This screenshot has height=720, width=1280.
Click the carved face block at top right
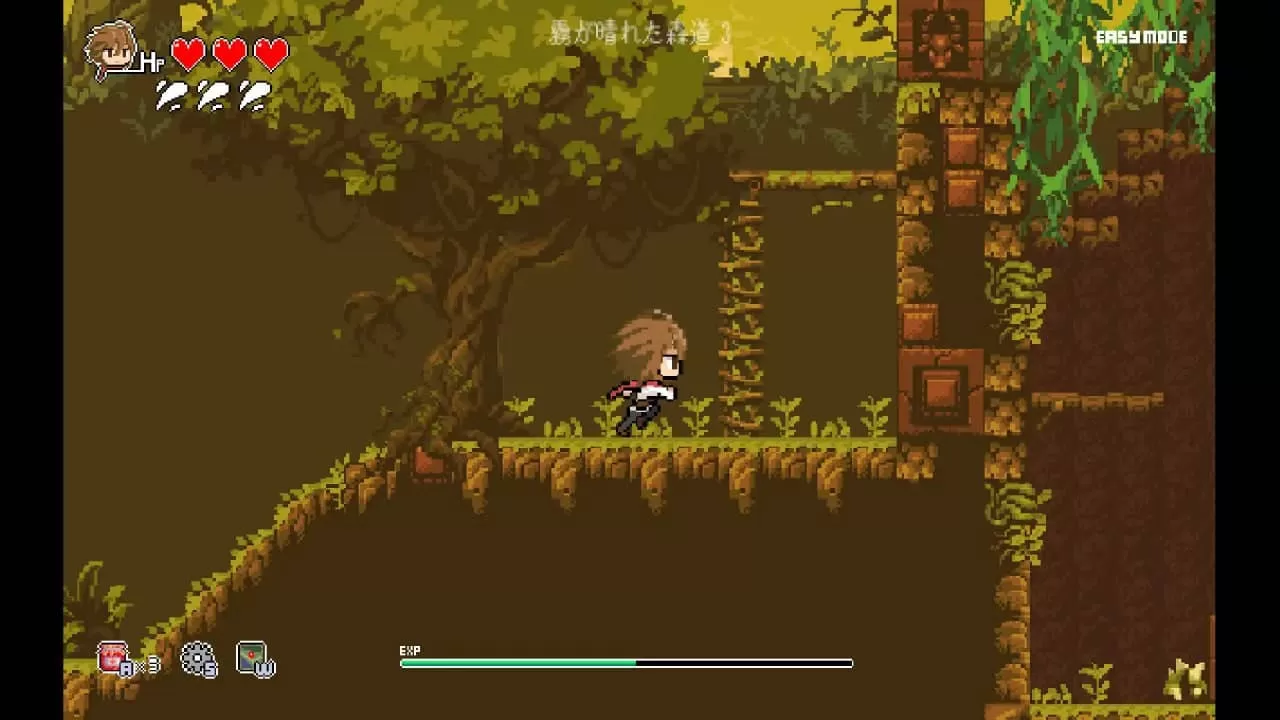tap(938, 40)
